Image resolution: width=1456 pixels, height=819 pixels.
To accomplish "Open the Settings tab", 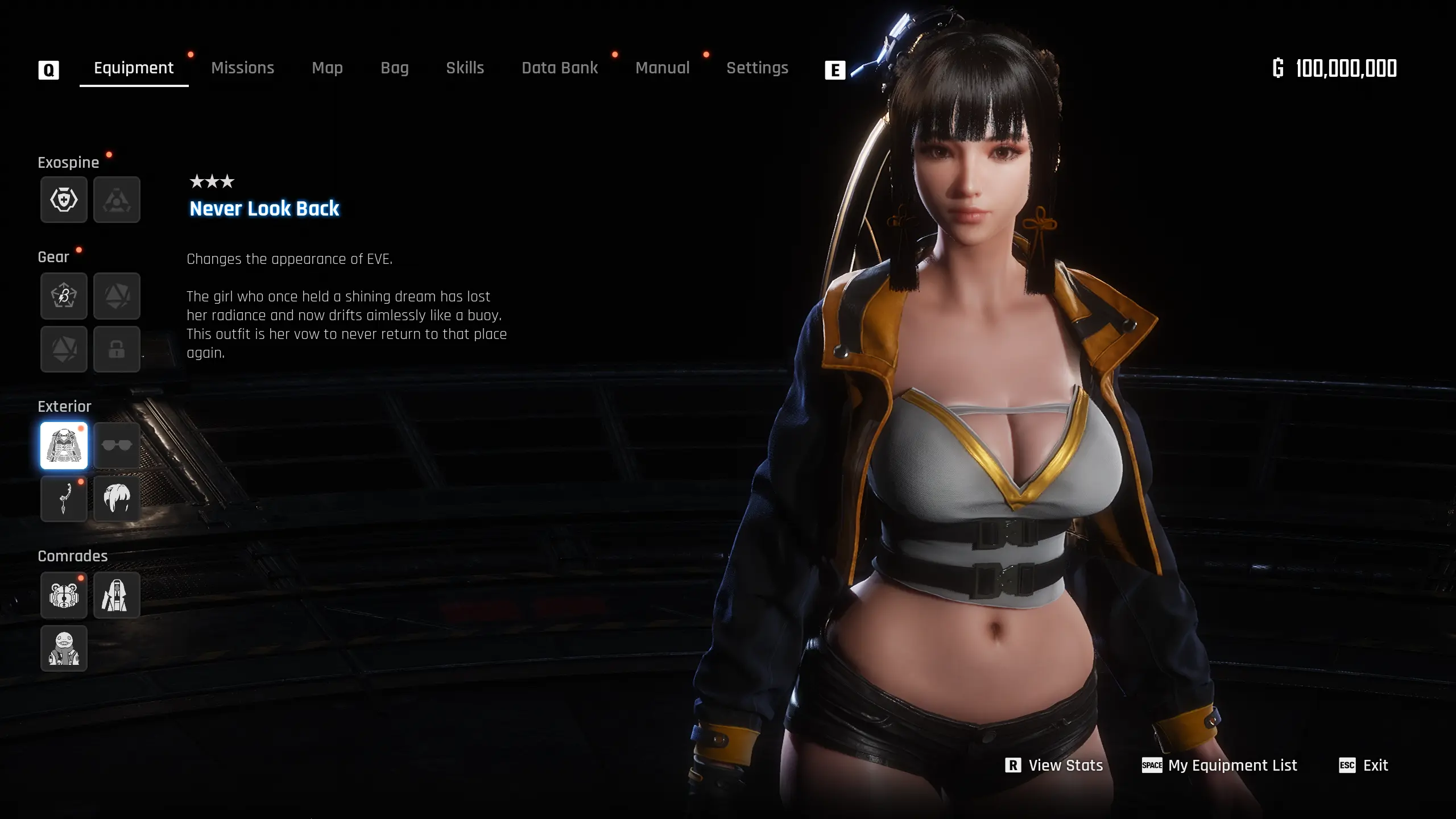I will click(757, 68).
